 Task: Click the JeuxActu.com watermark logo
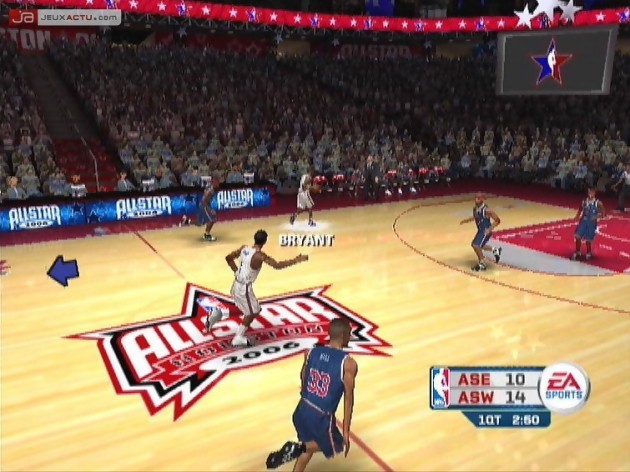(x=64, y=17)
